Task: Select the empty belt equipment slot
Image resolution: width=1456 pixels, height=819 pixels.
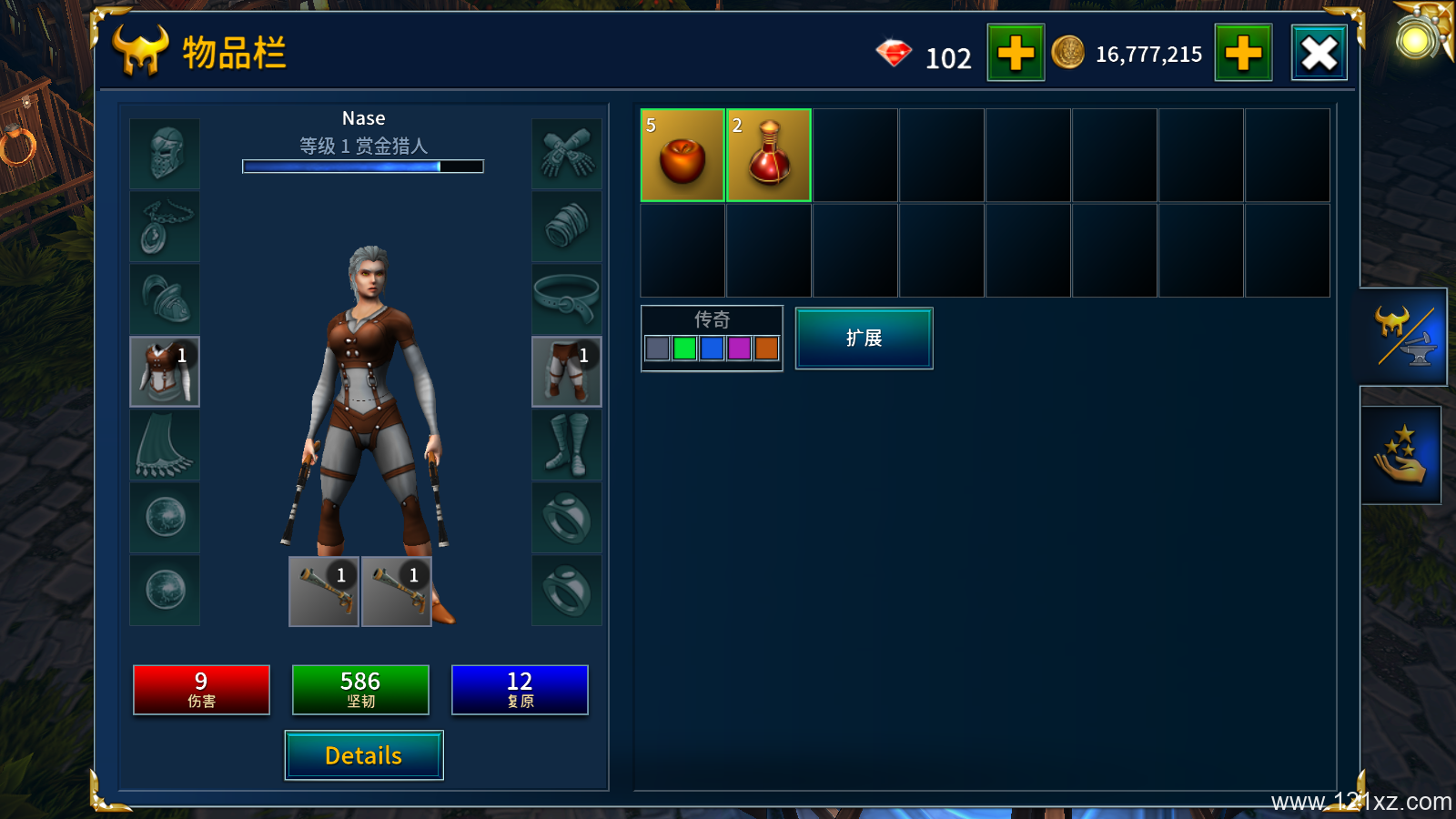Action: coord(566,299)
